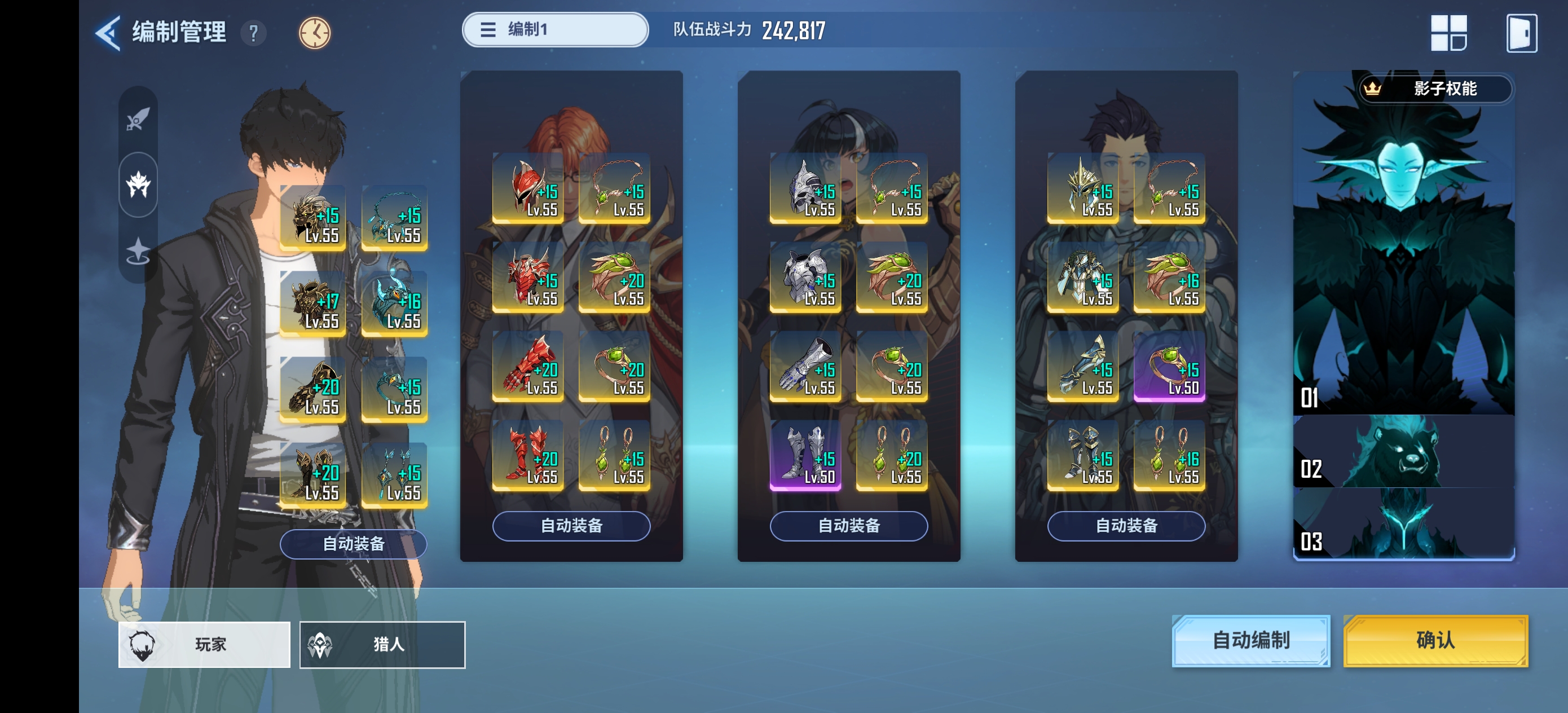Open the 影子权能 shadow authority label
This screenshot has height=713, width=1568.
coord(1435,89)
